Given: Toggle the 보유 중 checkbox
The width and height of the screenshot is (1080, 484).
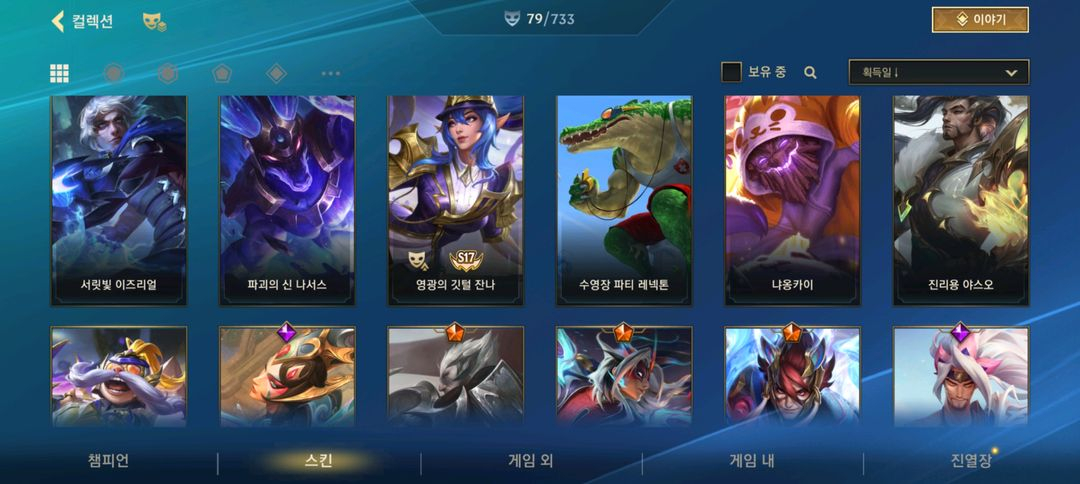Looking at the screenshot, I should [x=732, y=72].
